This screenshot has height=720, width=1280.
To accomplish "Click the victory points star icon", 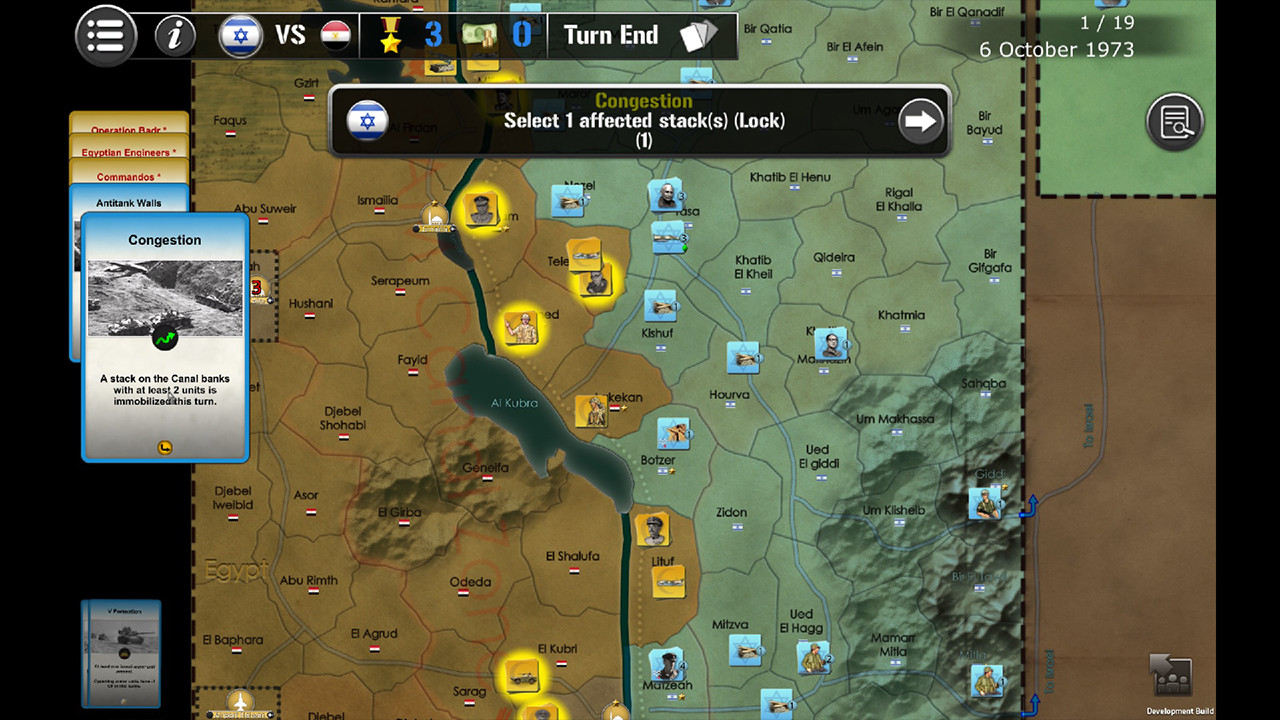I will 390,35.
